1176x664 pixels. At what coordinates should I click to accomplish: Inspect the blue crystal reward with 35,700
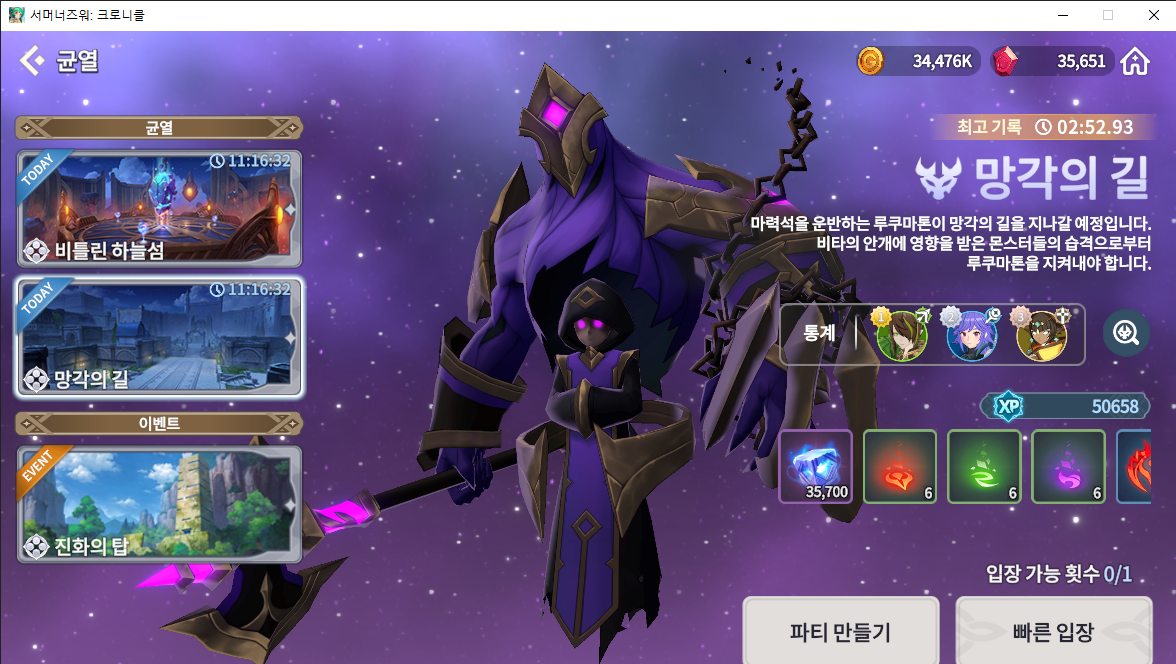tap(815, 466)
